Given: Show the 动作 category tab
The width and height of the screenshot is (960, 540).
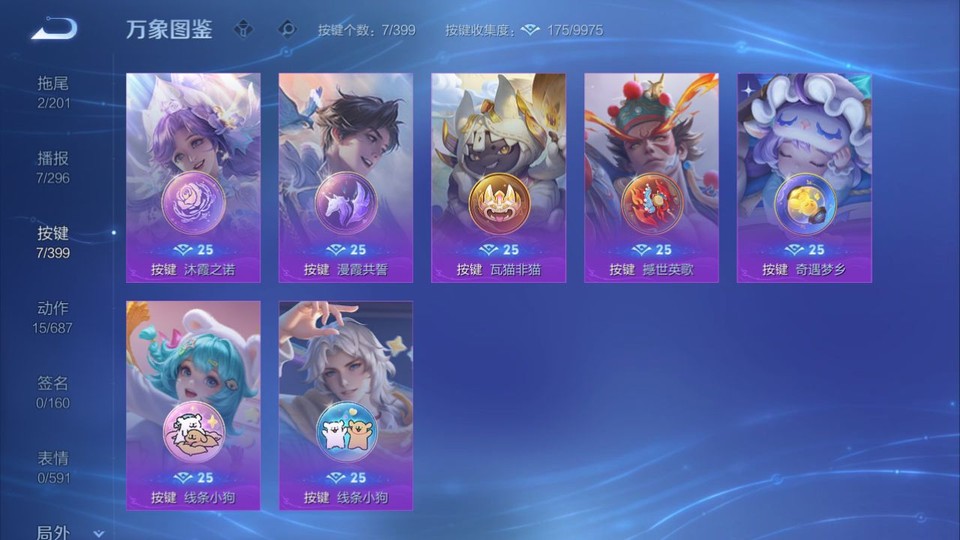Looking at the screenshot, I should [x=53, y=316].
